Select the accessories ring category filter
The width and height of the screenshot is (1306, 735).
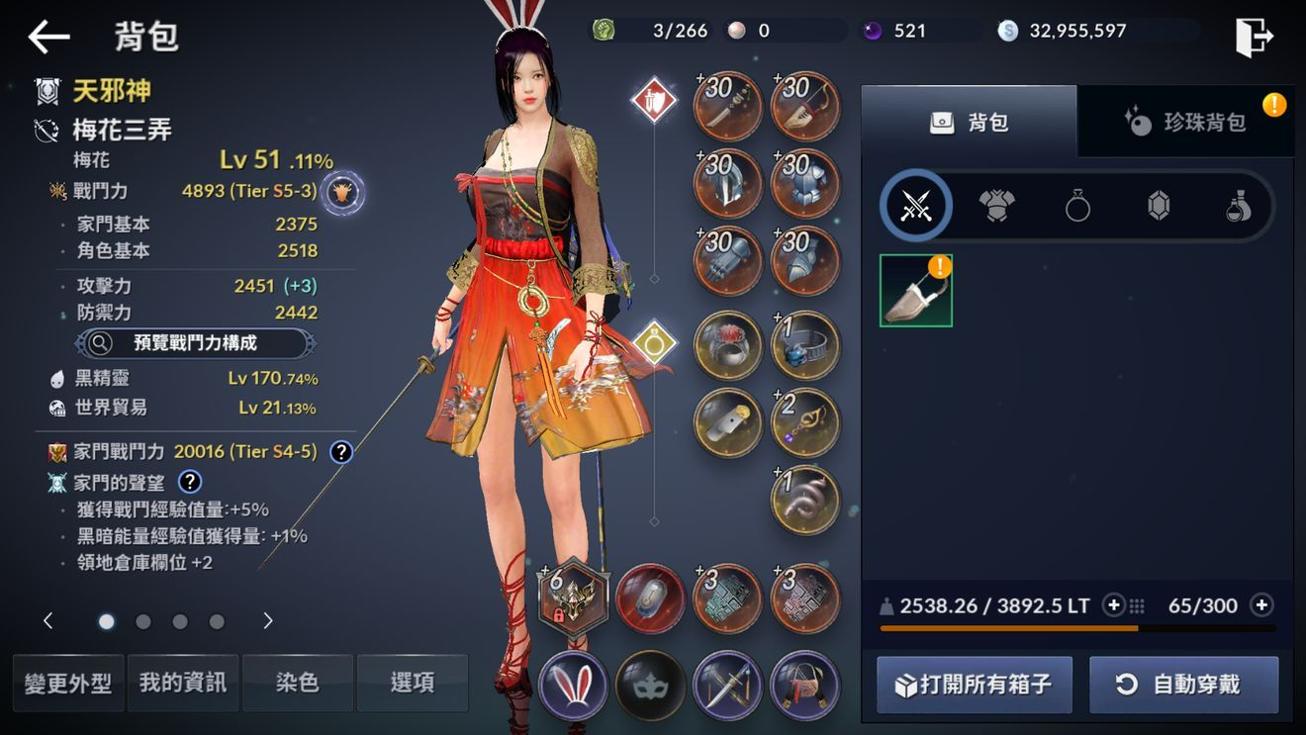click(x=1077, y=205)
